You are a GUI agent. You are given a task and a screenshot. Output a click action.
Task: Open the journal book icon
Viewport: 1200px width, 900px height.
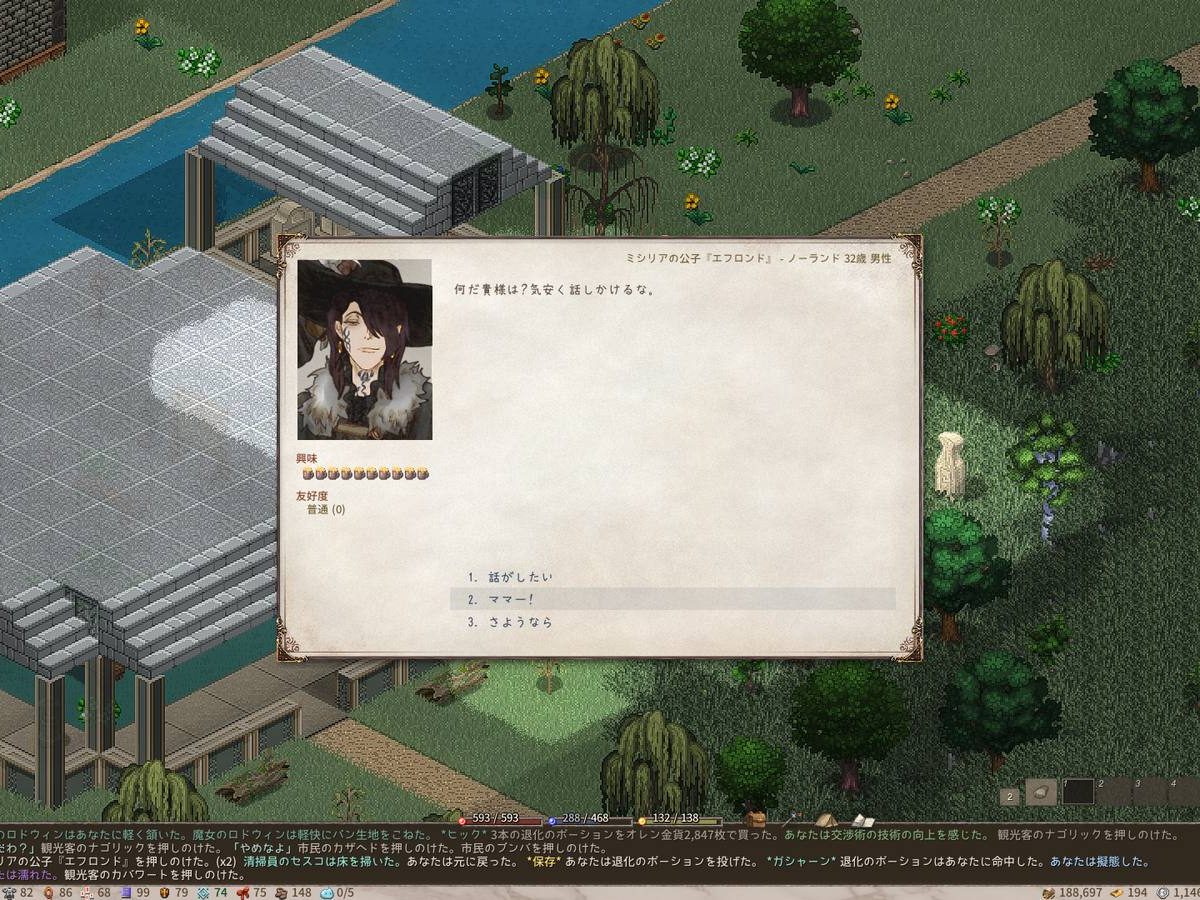click(862, 820)
